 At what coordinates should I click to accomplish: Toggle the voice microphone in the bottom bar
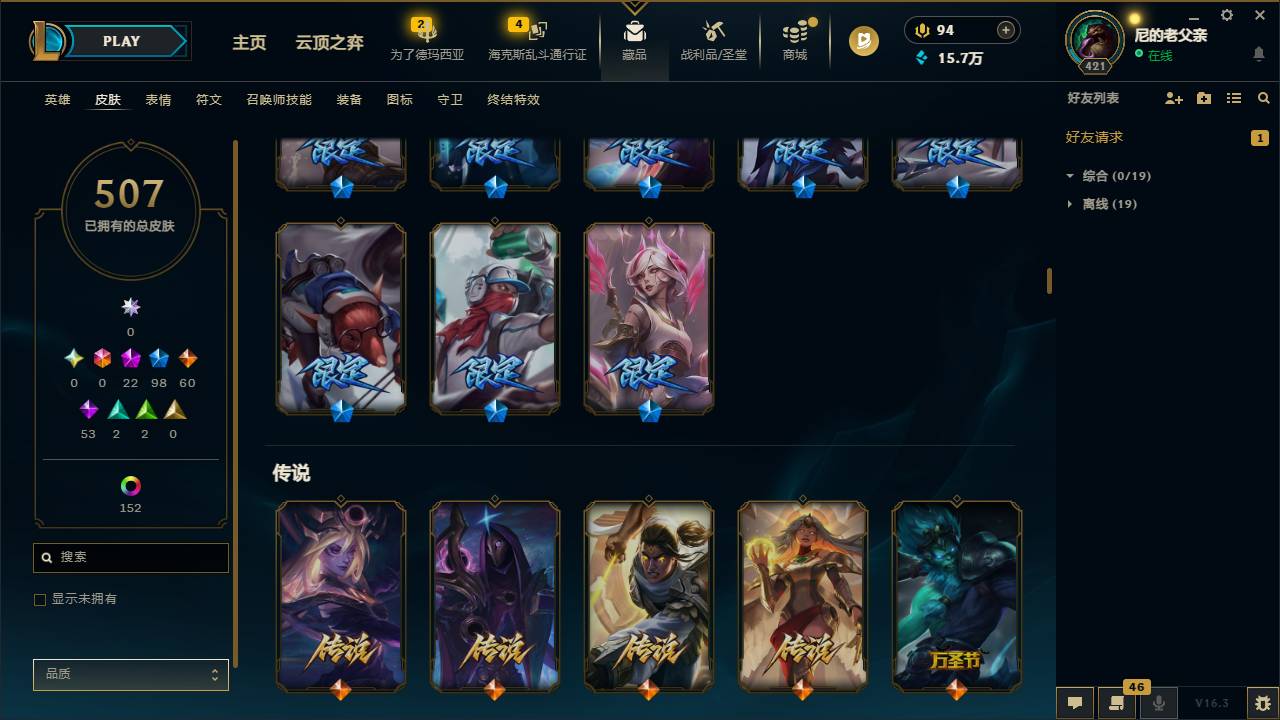coord(1159,703)
